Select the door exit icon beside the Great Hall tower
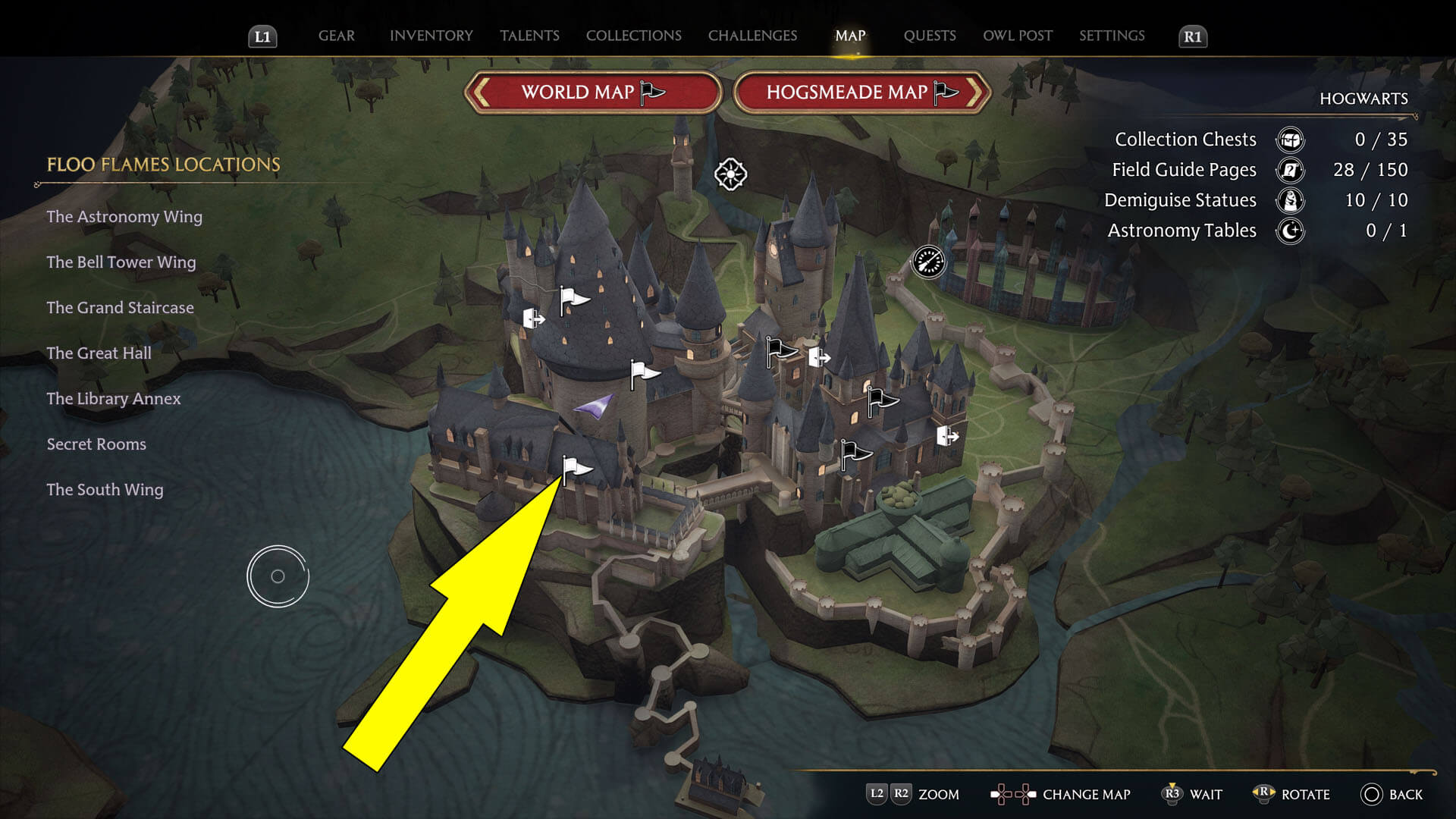1456x819 pixels. 817,355
